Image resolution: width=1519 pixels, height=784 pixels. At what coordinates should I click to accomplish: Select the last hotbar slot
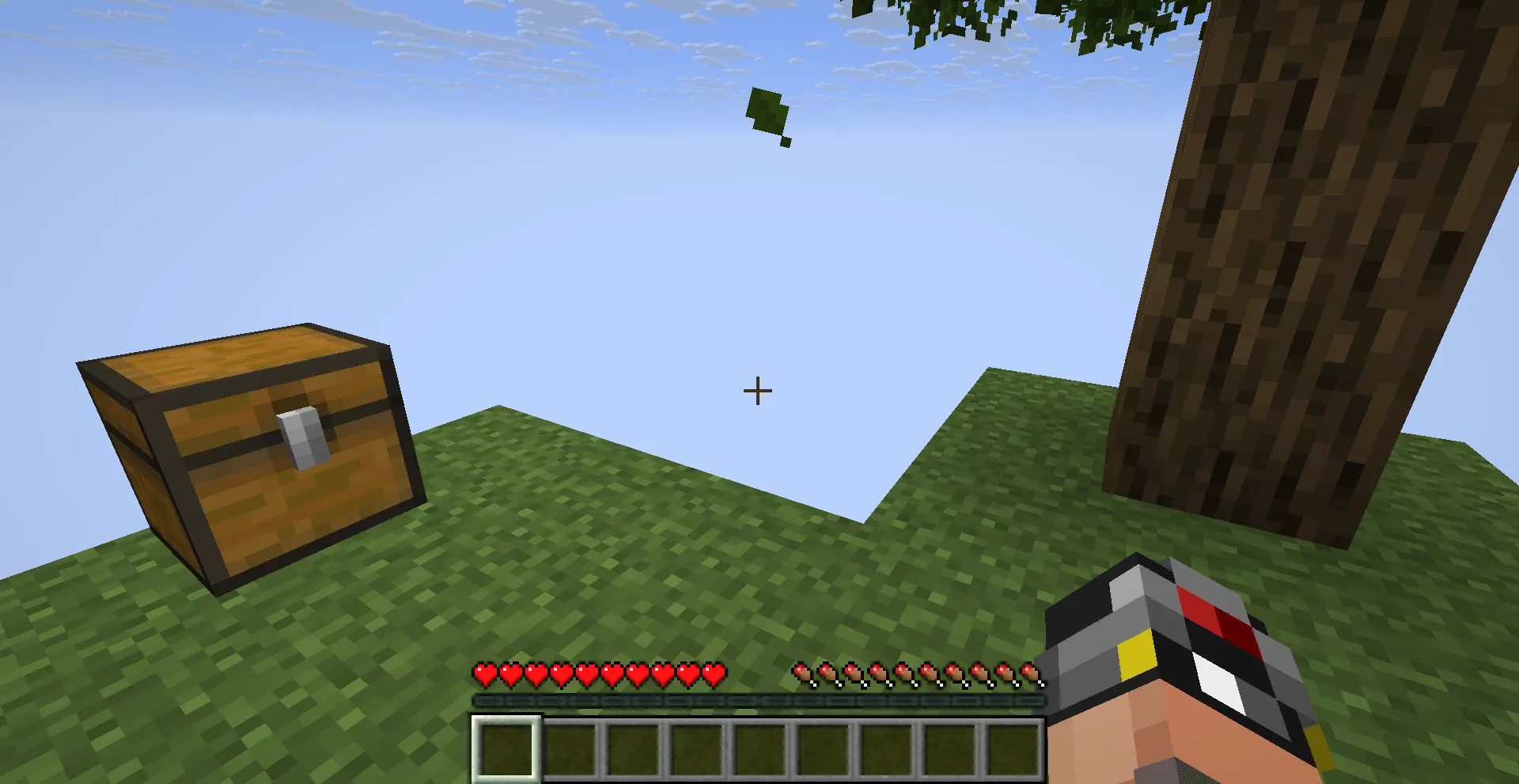pyautogui.click(x=1015, y=748)
